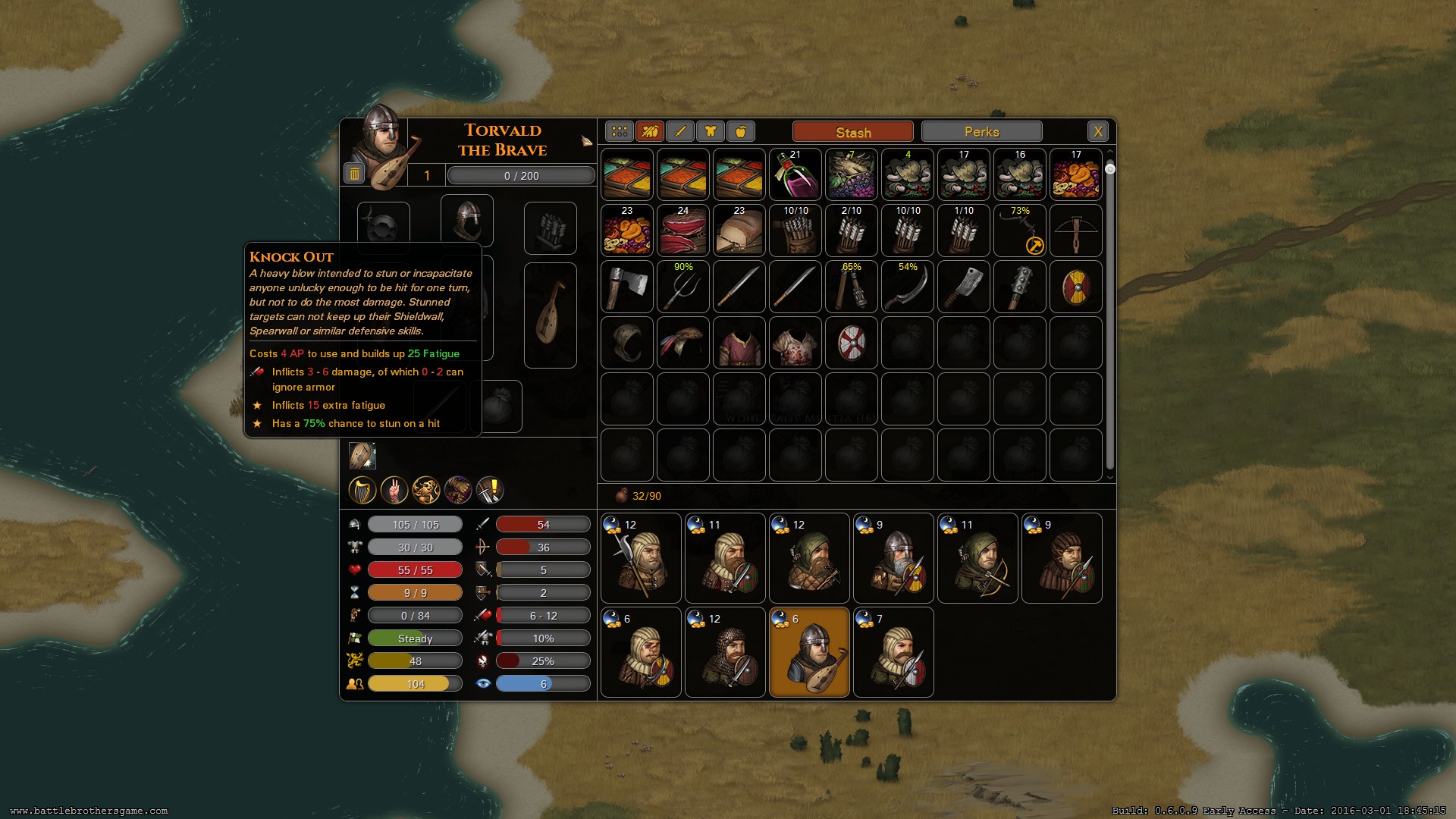Select the equipped nasal helmet slot

[x=466, y=221]
